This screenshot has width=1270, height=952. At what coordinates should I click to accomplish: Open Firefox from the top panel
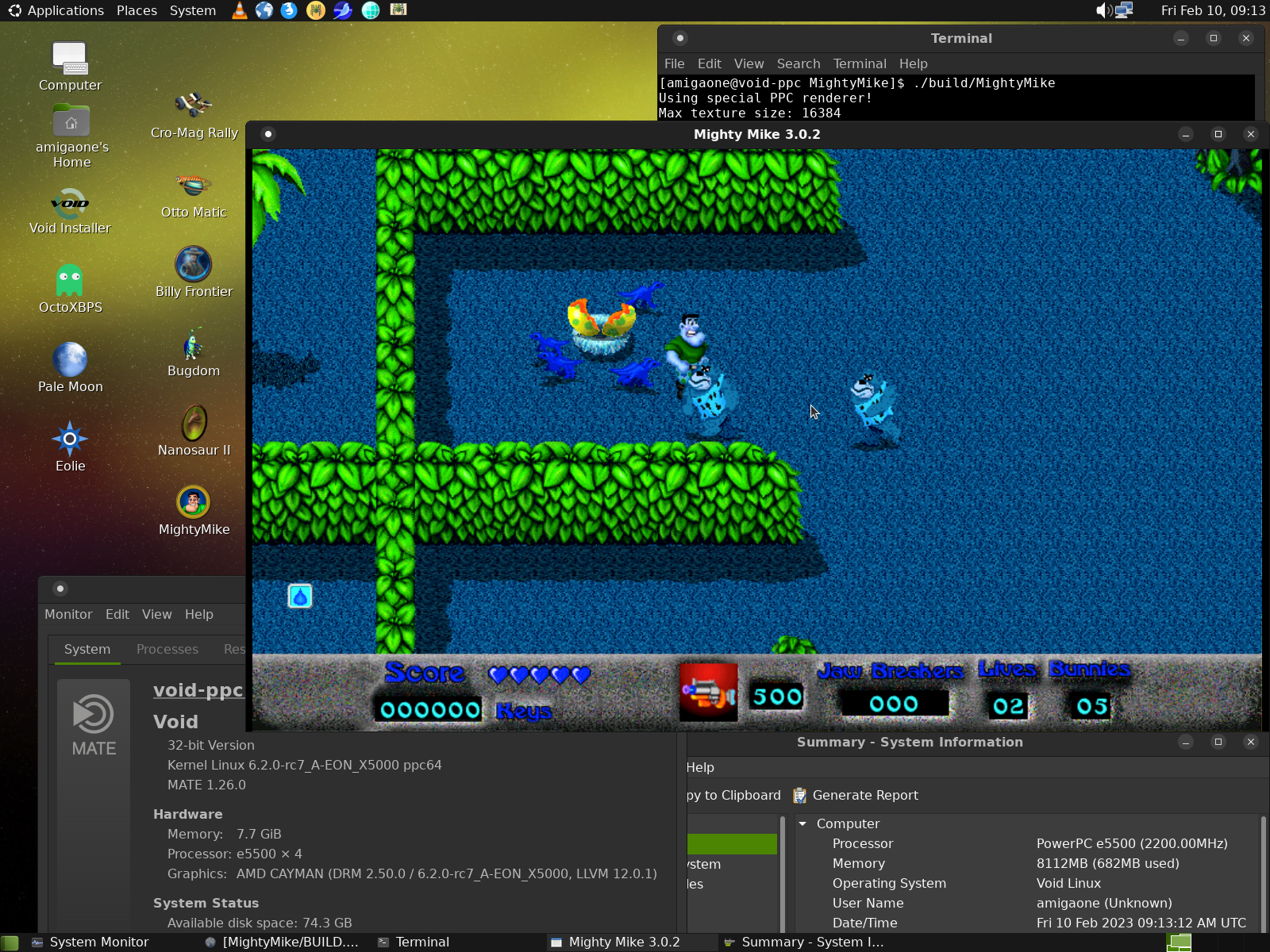[x=288, y=10]
